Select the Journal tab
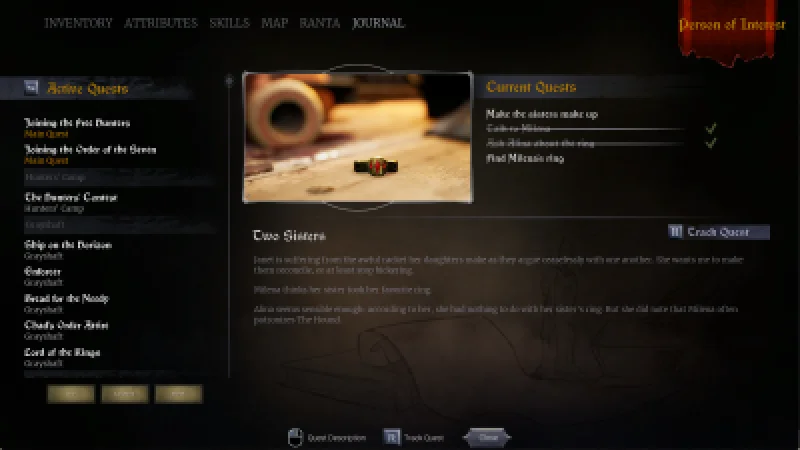The image size is (800, 450). tap(378, 23)
